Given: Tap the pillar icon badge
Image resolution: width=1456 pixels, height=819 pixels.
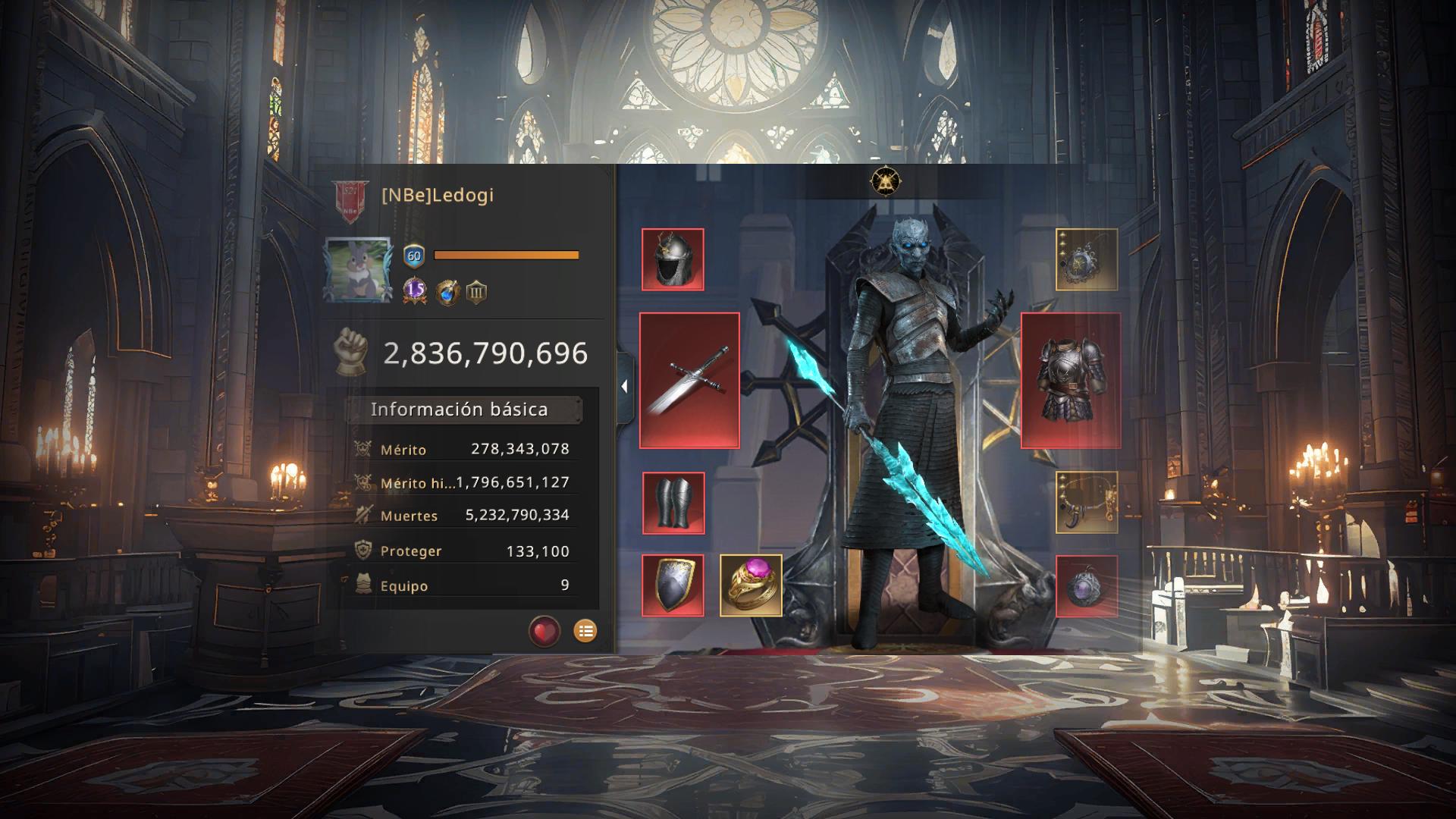Looking at the screenshot, I should click(x=476, y=292).
